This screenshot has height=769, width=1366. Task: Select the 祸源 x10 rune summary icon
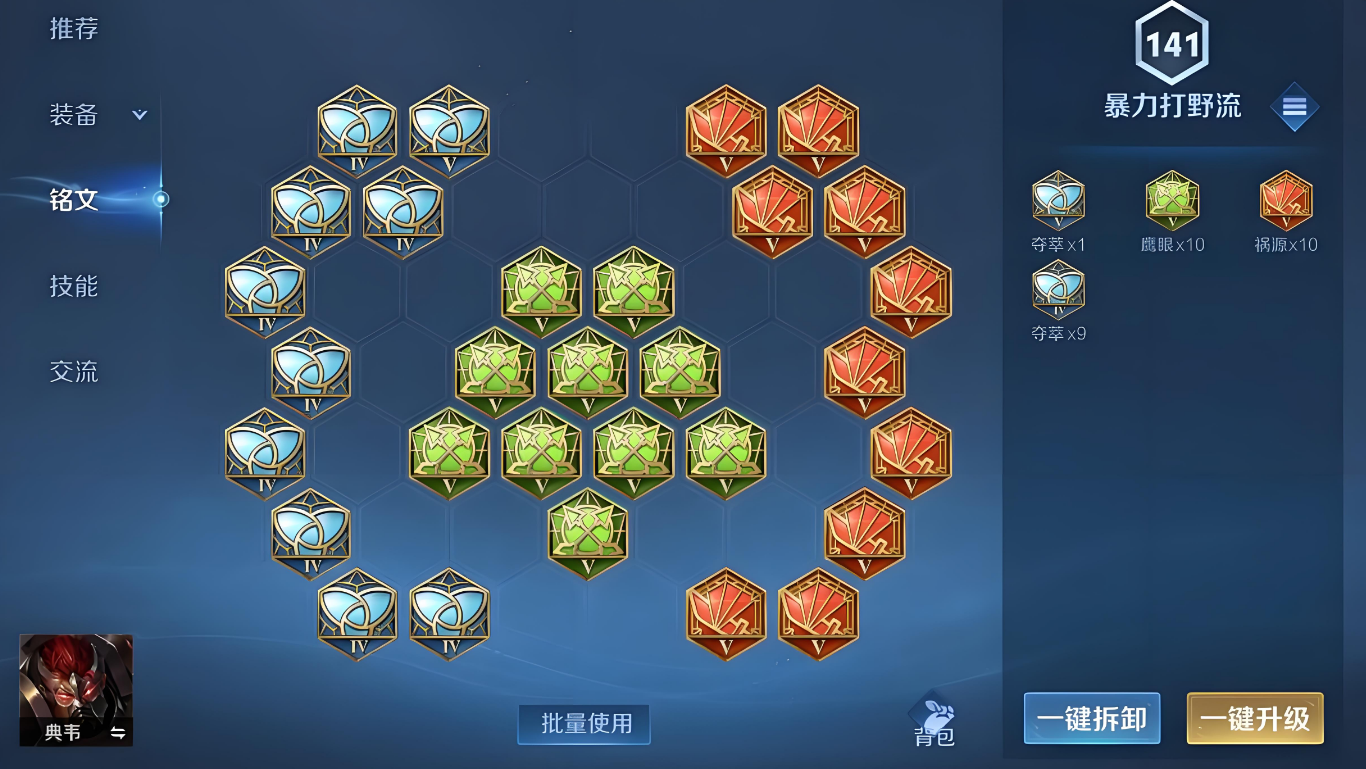click(x=1285, y=201)
